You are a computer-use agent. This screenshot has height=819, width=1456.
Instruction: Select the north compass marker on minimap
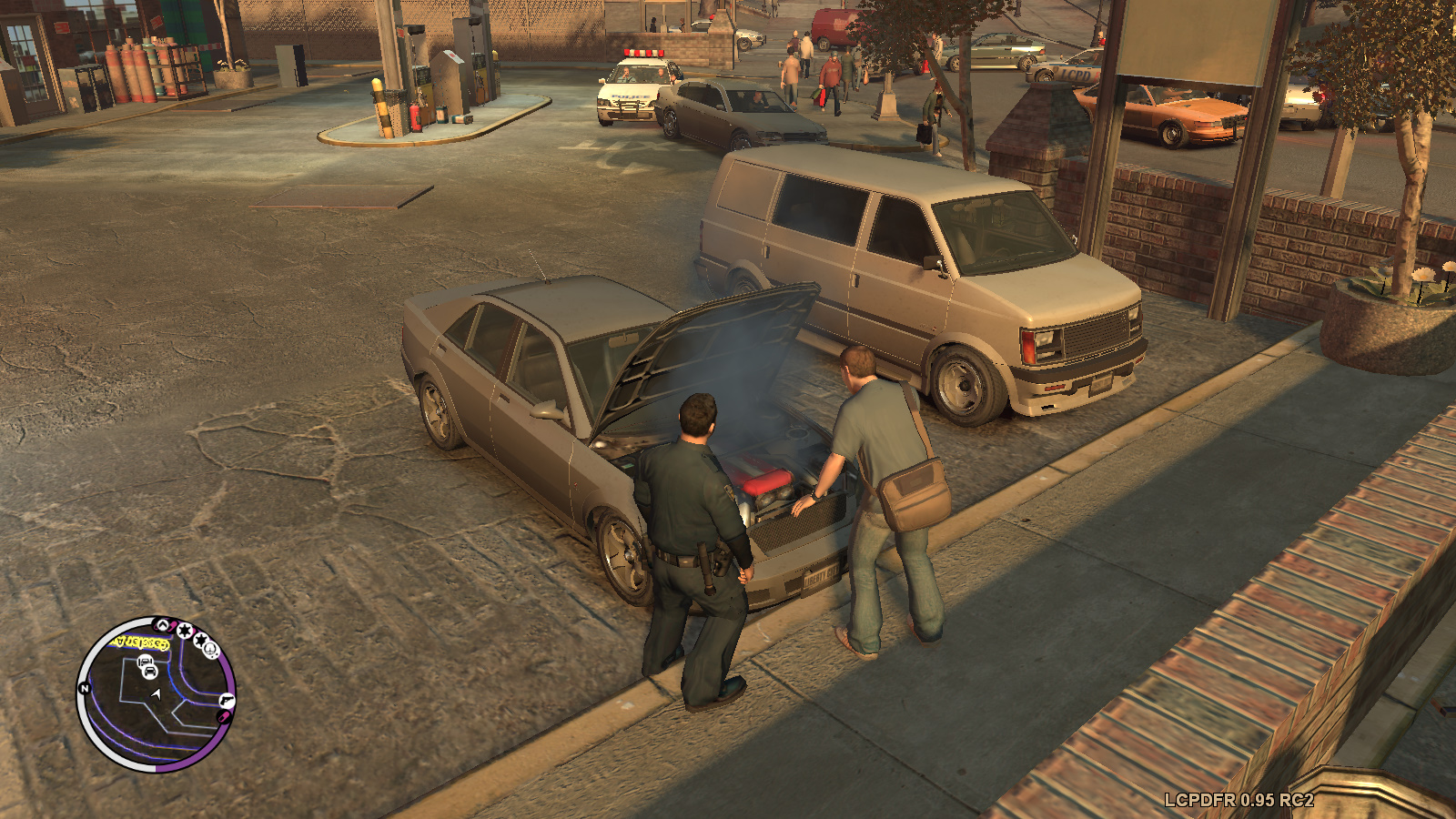tap(85, 689)
